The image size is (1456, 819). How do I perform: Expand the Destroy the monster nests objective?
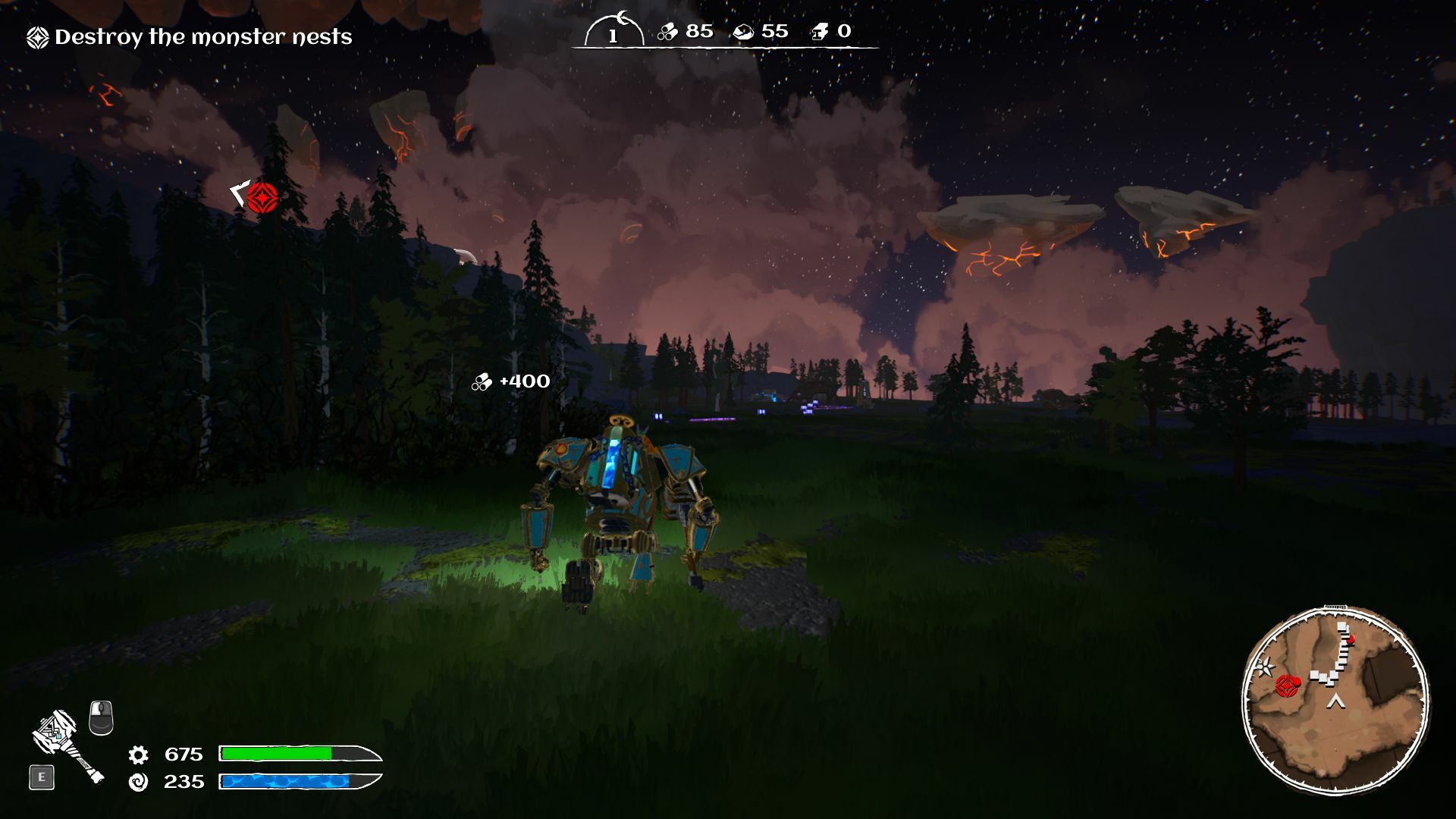click(x=205, y=35)
